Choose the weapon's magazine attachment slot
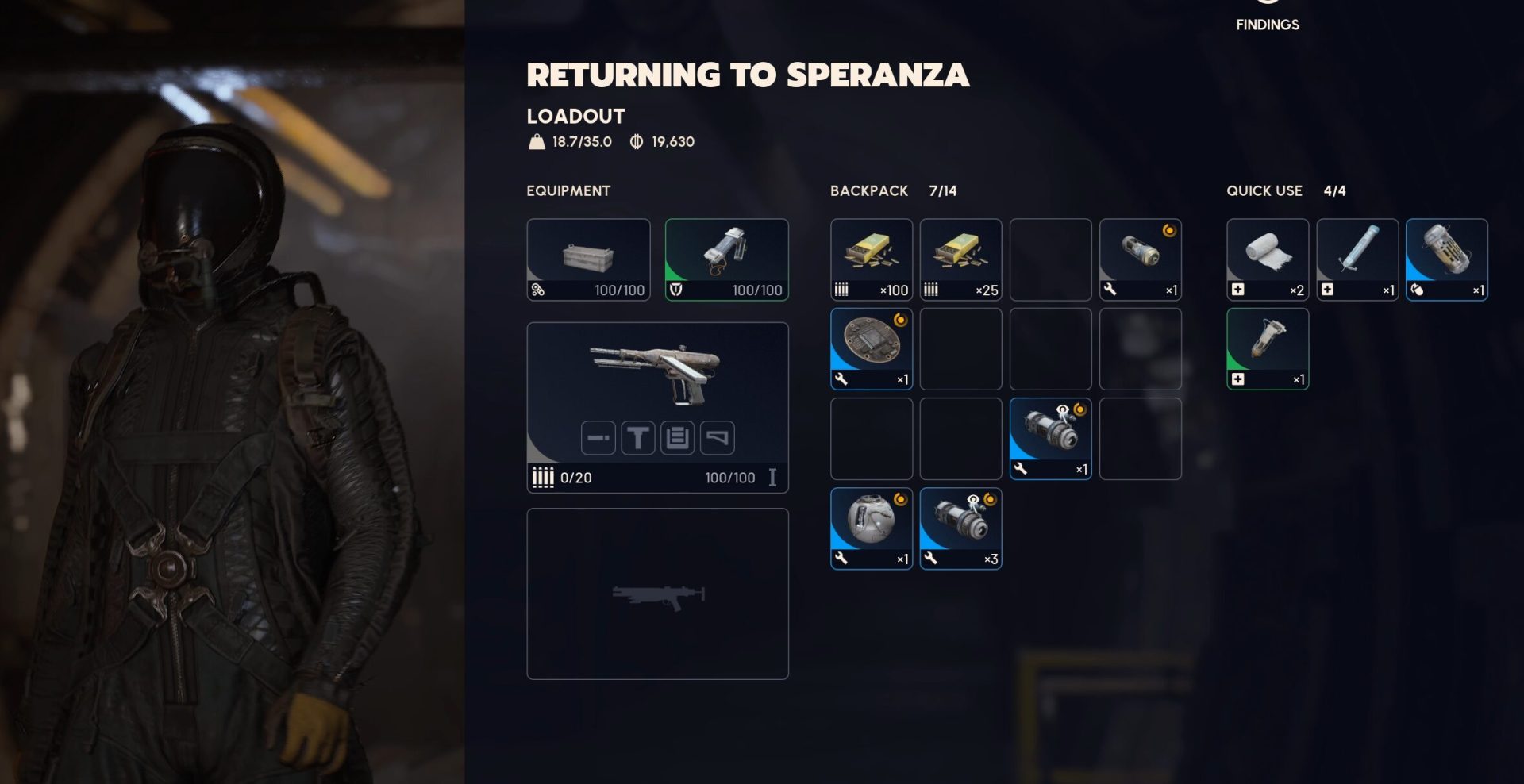Image resolution: width=1524 pixels, height=784 pixels. pos(677,438)
